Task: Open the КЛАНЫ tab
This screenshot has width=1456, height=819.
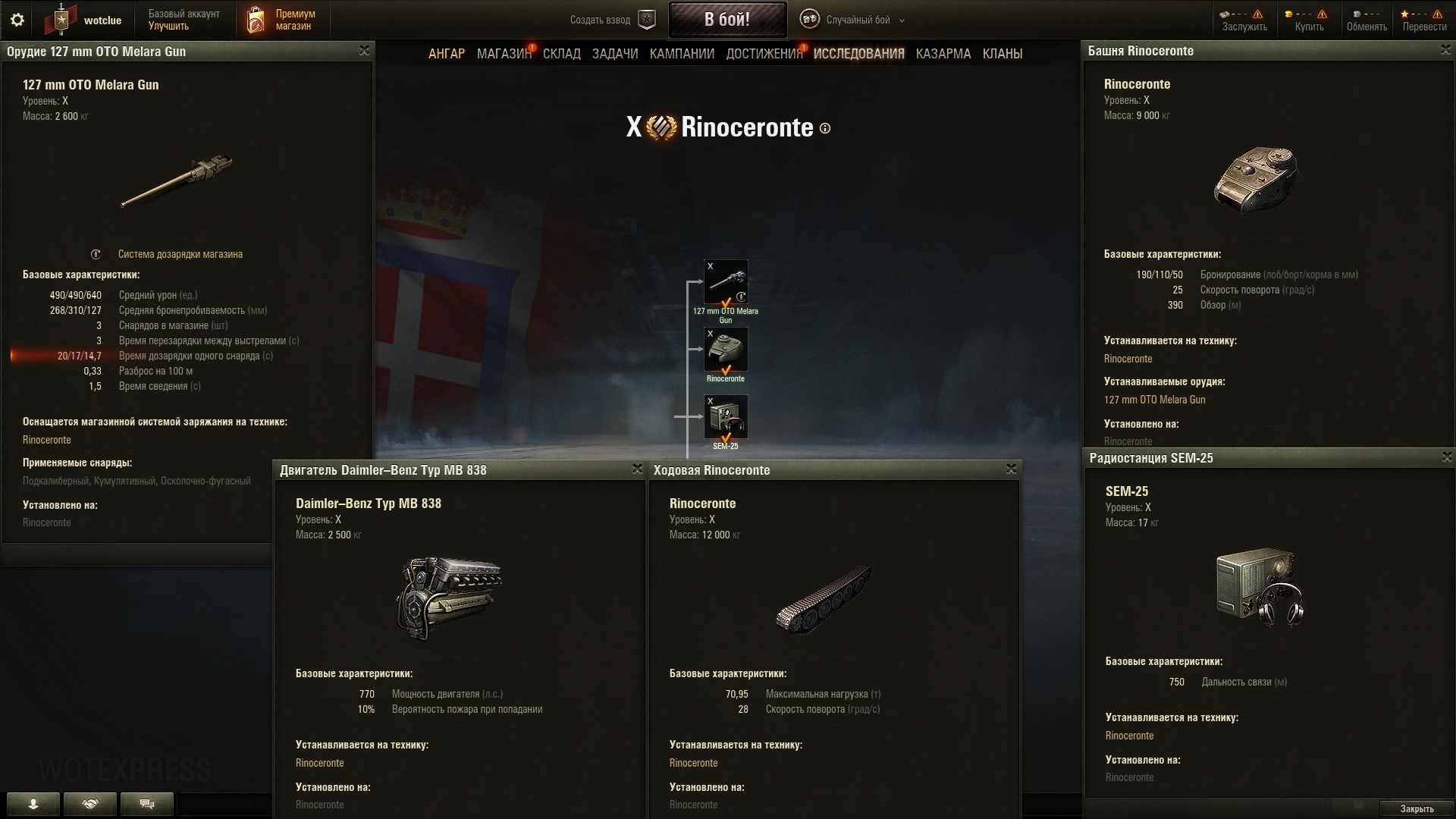Action: click(1002, 54)
